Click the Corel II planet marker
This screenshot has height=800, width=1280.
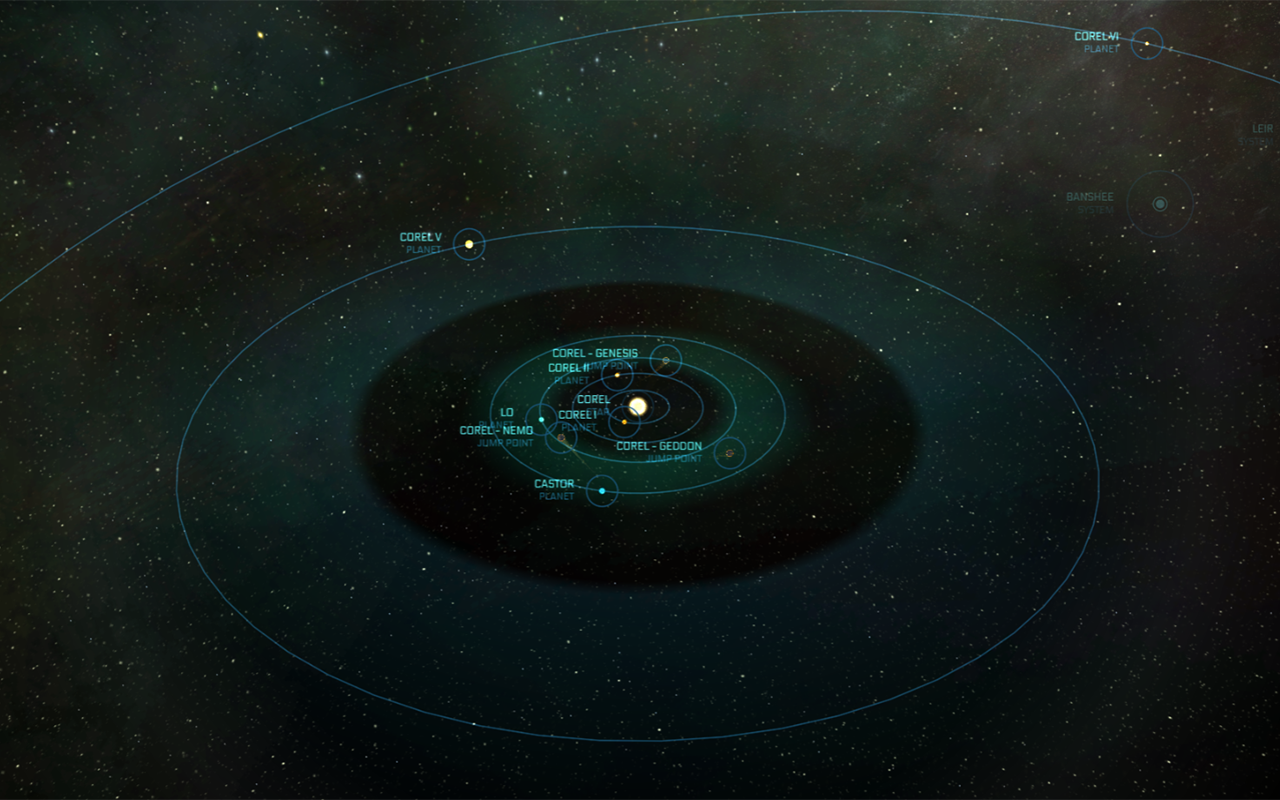click(x=617, y=375)
